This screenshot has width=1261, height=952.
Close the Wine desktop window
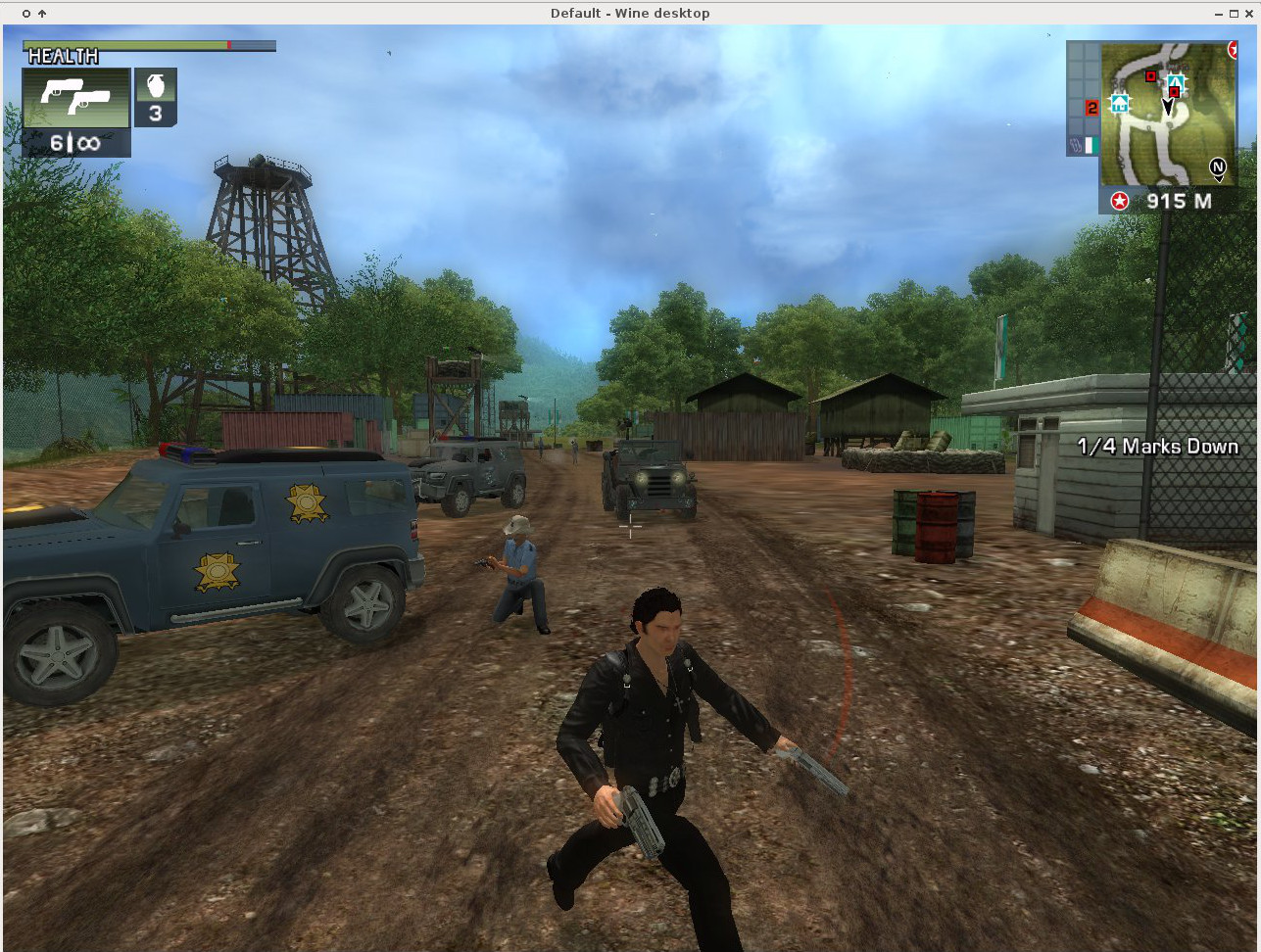[x=1248, y=13]
